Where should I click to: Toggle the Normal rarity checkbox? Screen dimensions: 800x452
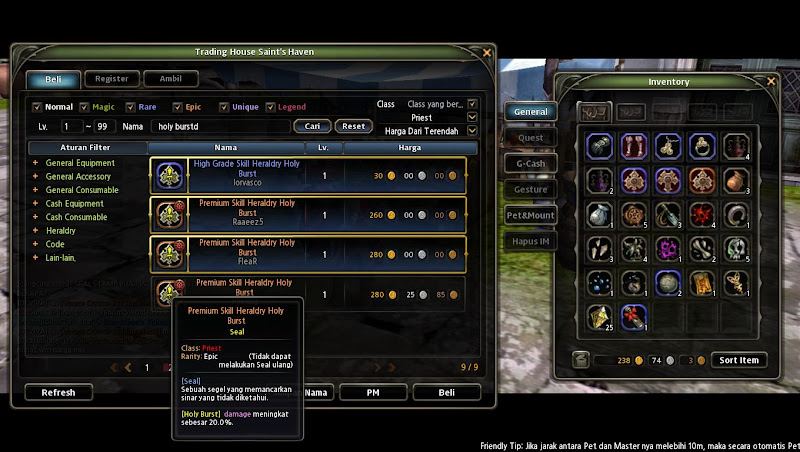coord(37,107)
